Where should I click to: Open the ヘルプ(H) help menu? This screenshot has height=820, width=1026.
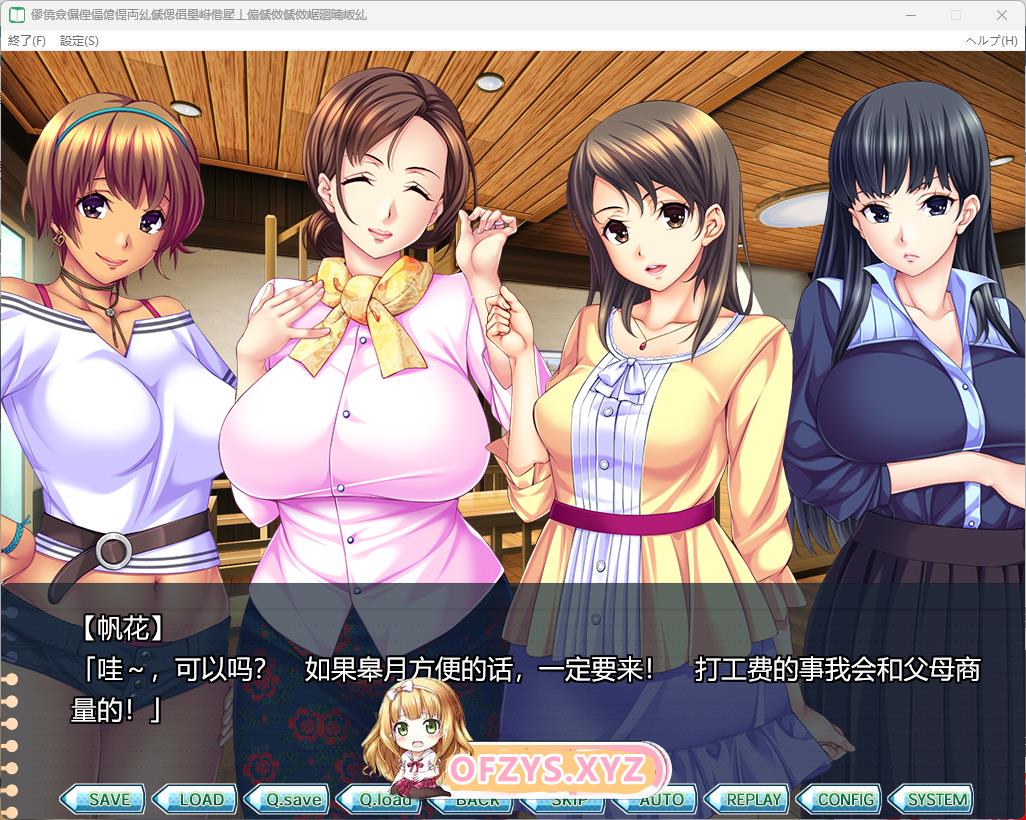coord(991,40)
